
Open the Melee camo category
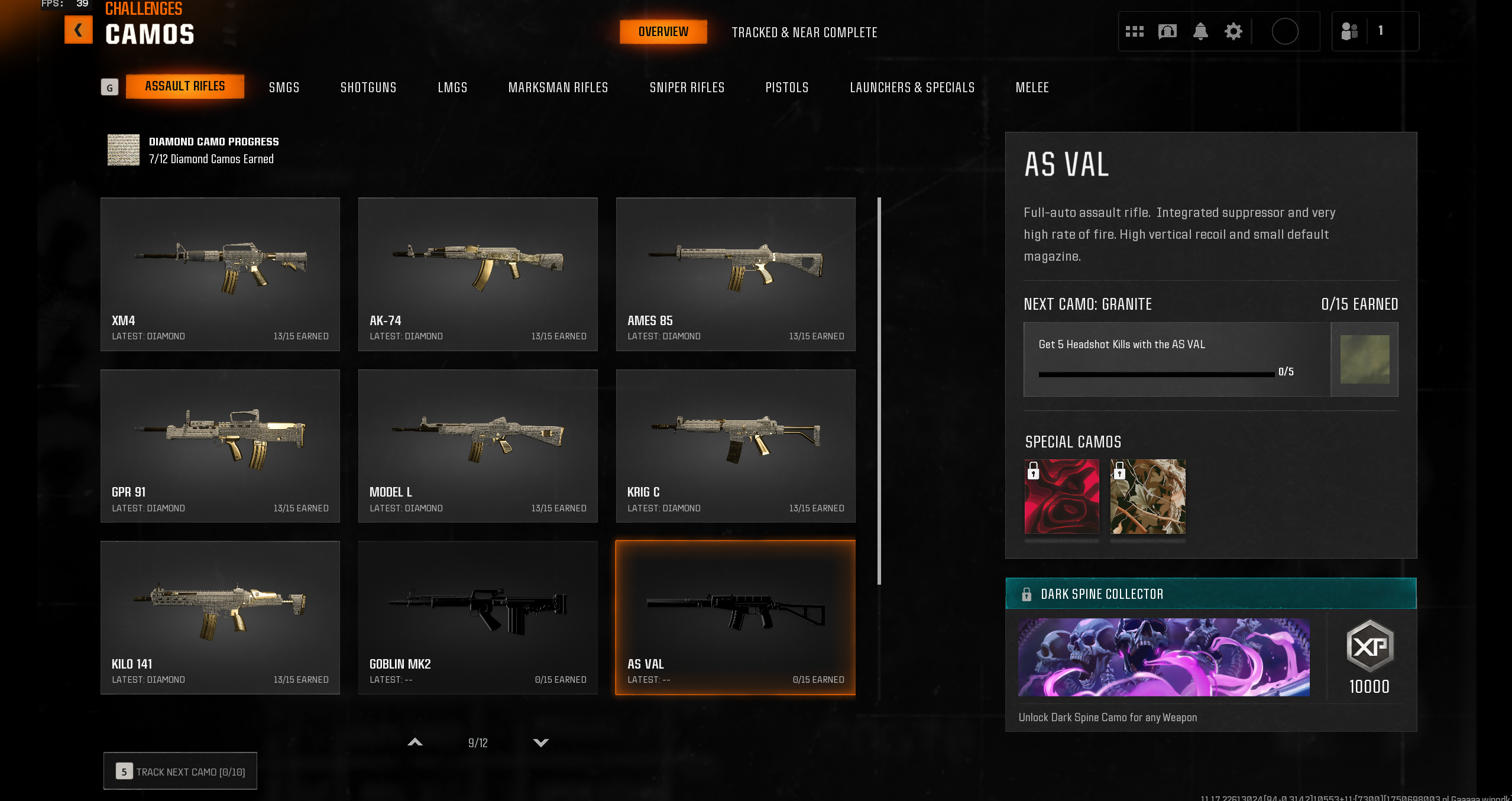click(x=1032, y=87)
